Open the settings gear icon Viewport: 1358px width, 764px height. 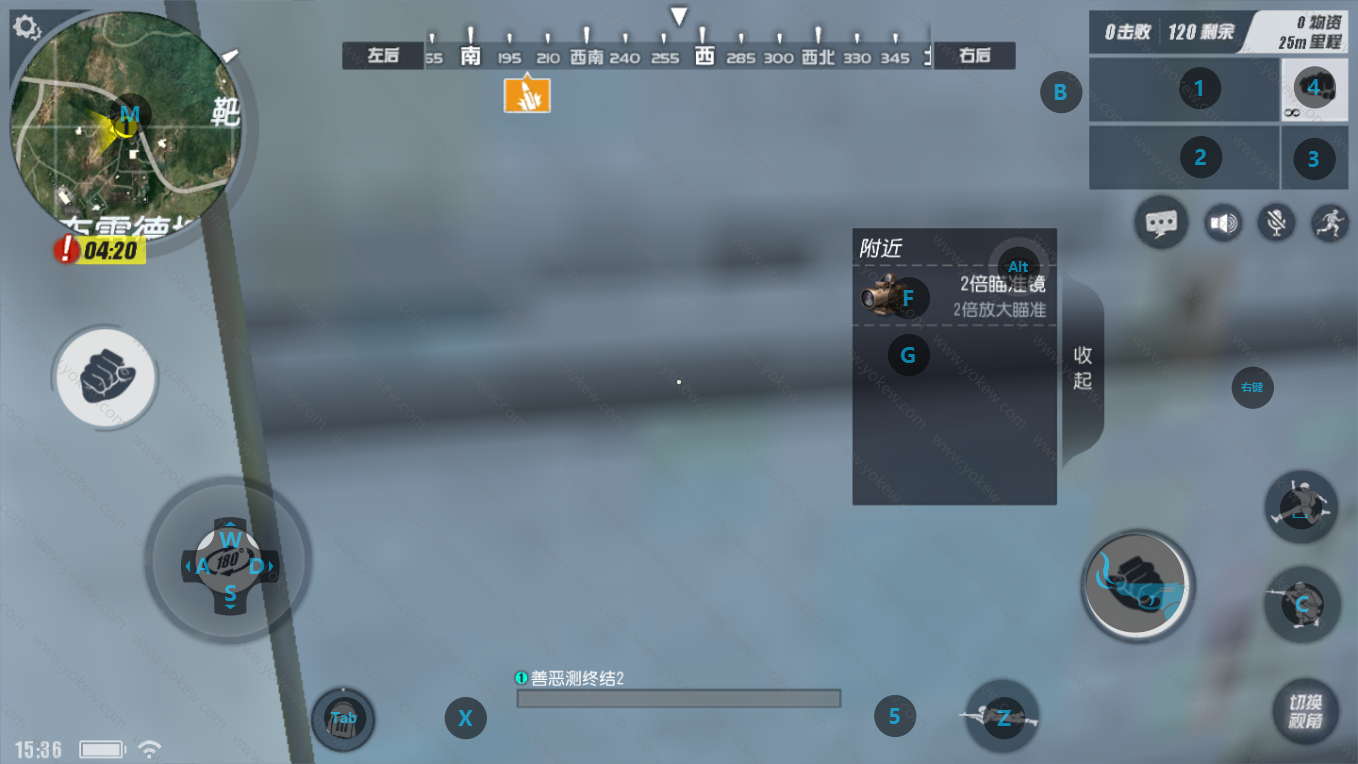point(27,27)
